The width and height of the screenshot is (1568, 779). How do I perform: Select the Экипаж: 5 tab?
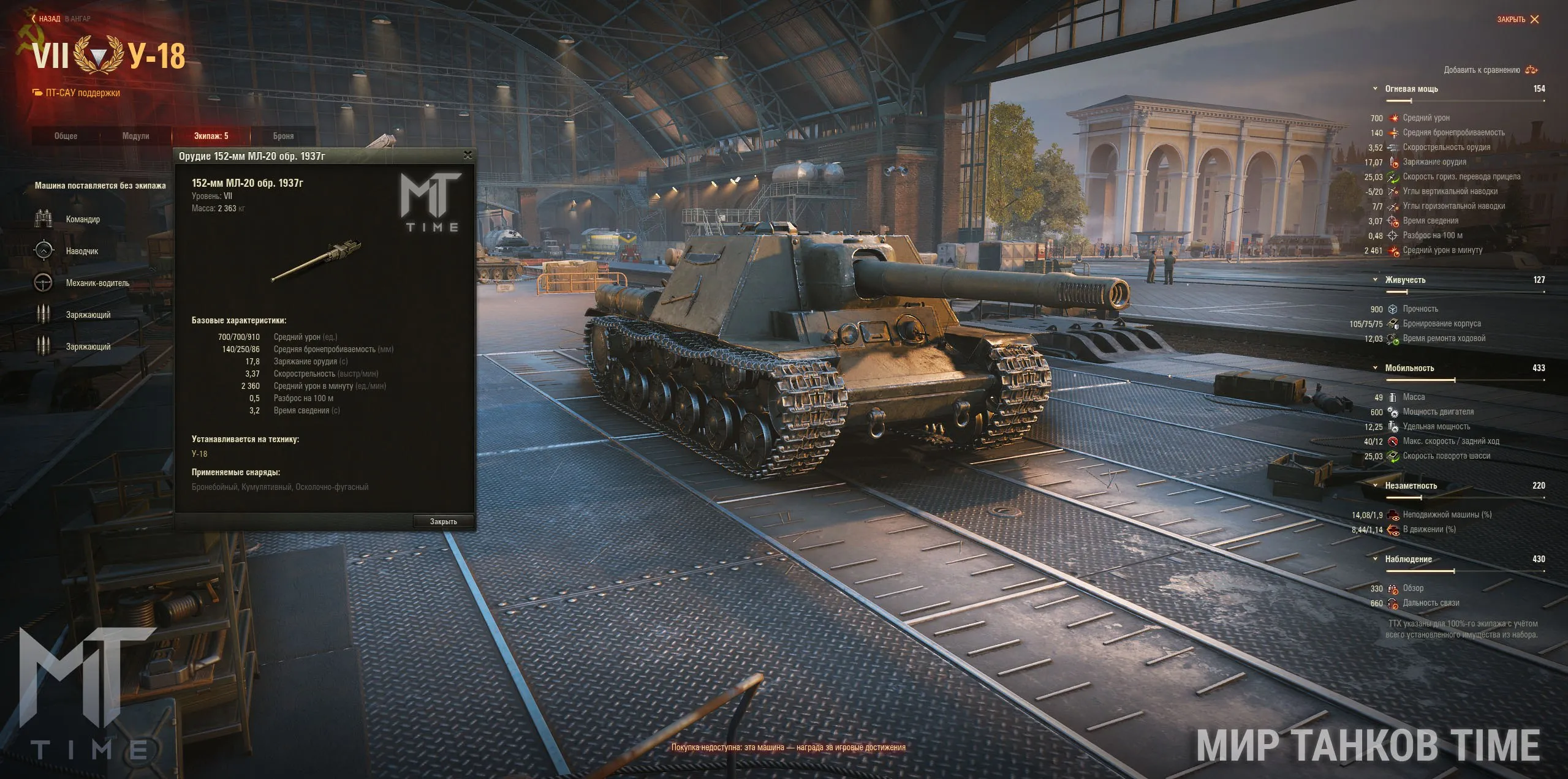[x=211, y=136]
